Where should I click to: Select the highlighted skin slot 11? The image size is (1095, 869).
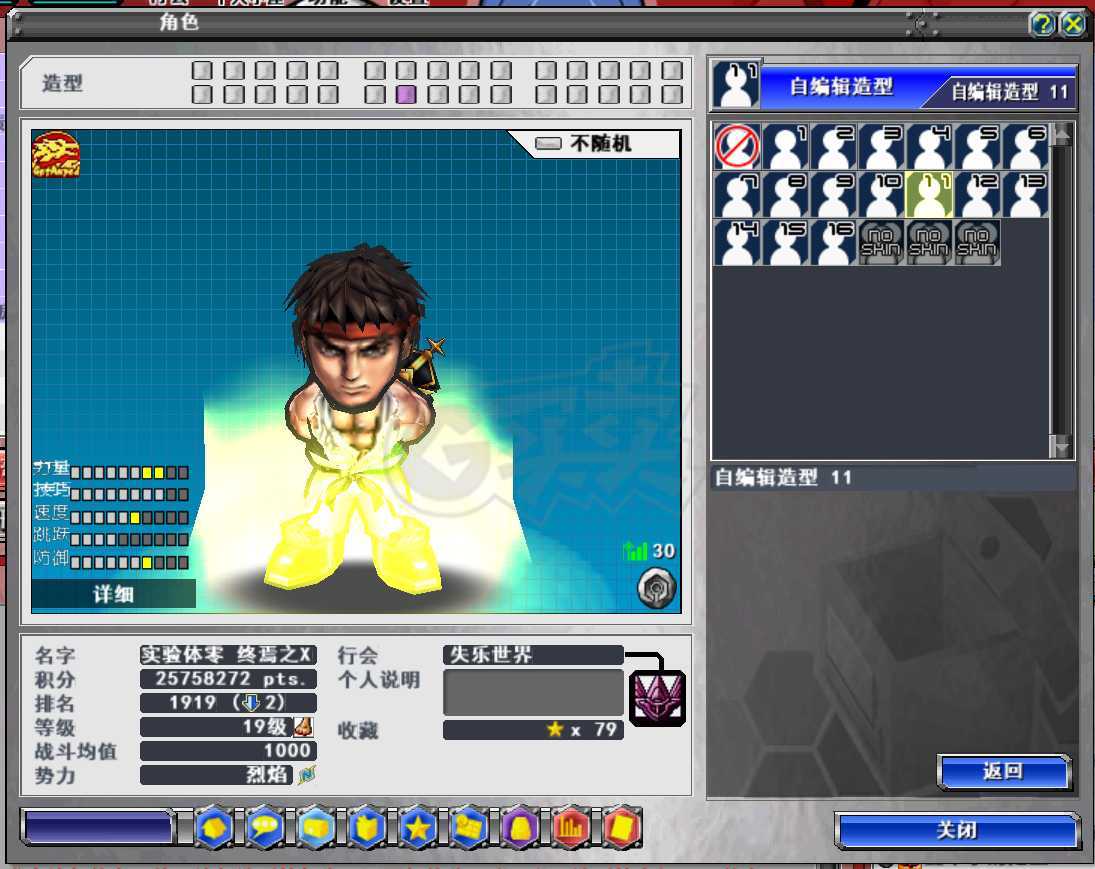[x=930, y=194]
